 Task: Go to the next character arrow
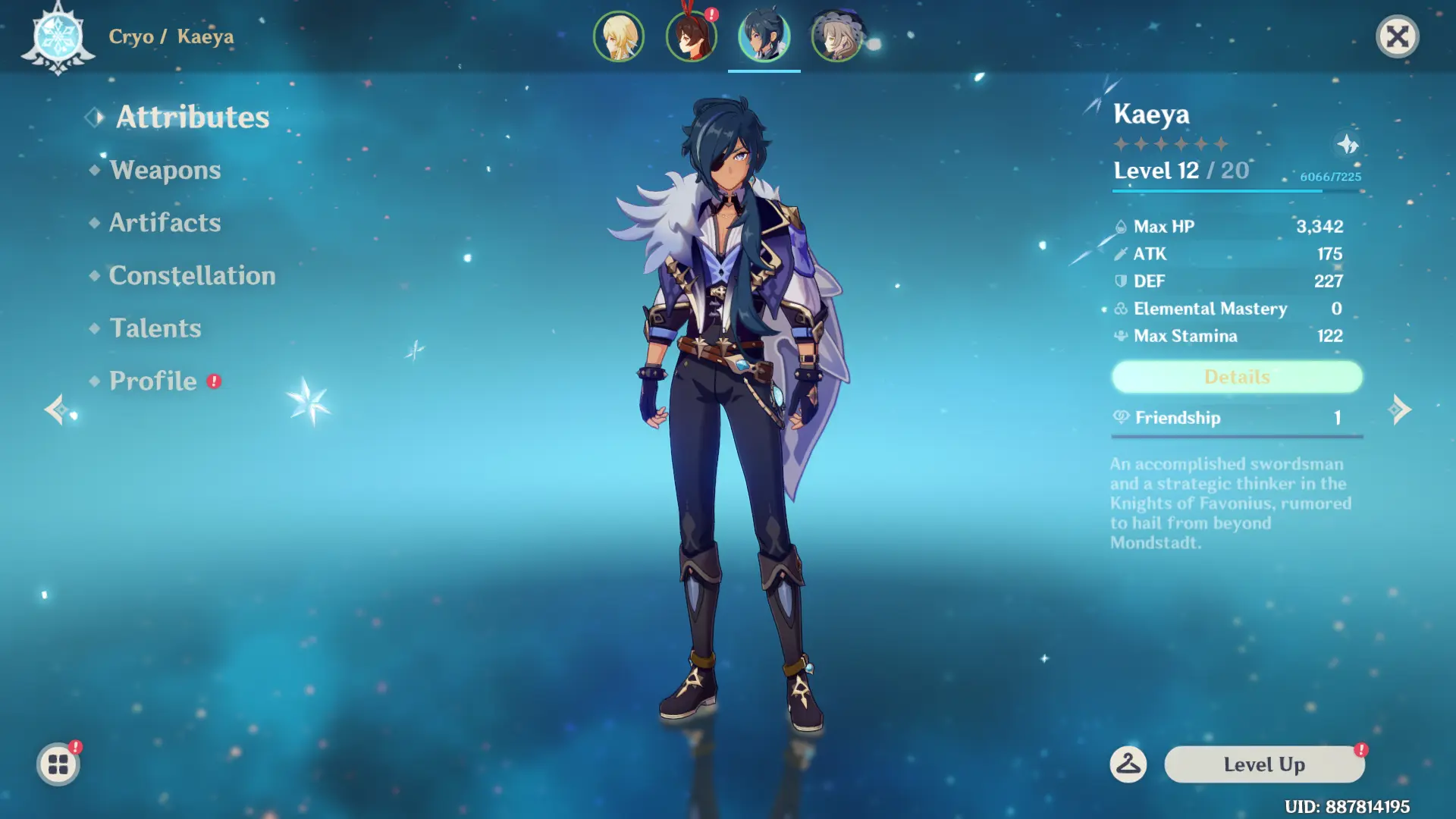[x=1400, y=409]
